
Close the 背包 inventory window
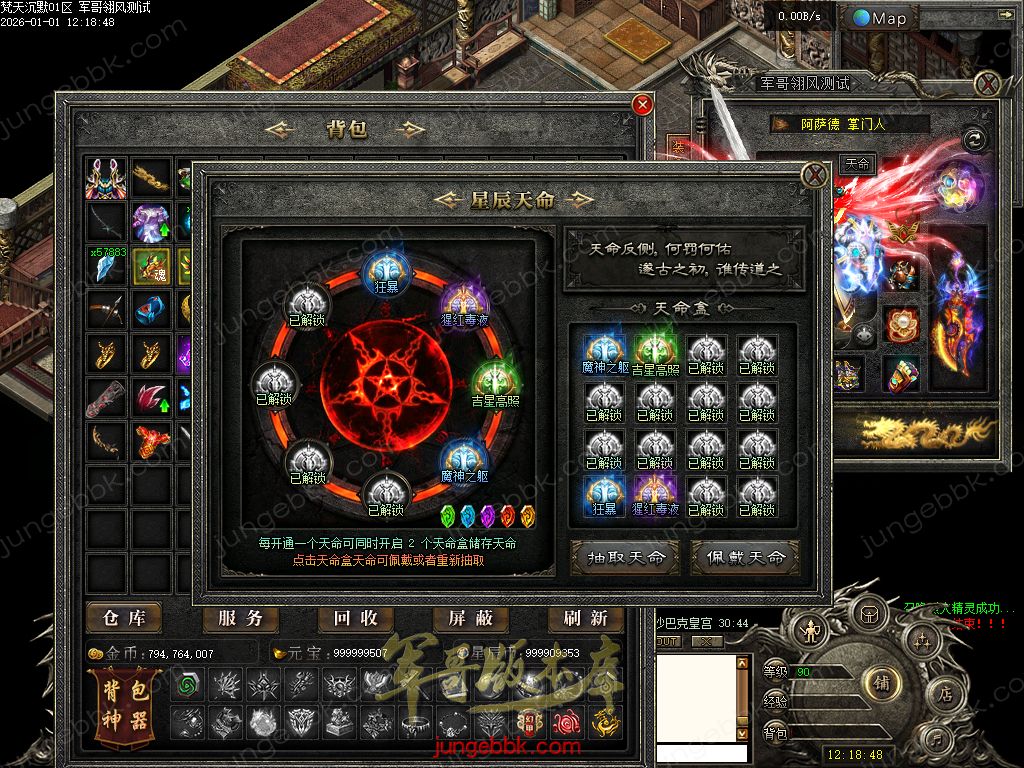(643, 104)
